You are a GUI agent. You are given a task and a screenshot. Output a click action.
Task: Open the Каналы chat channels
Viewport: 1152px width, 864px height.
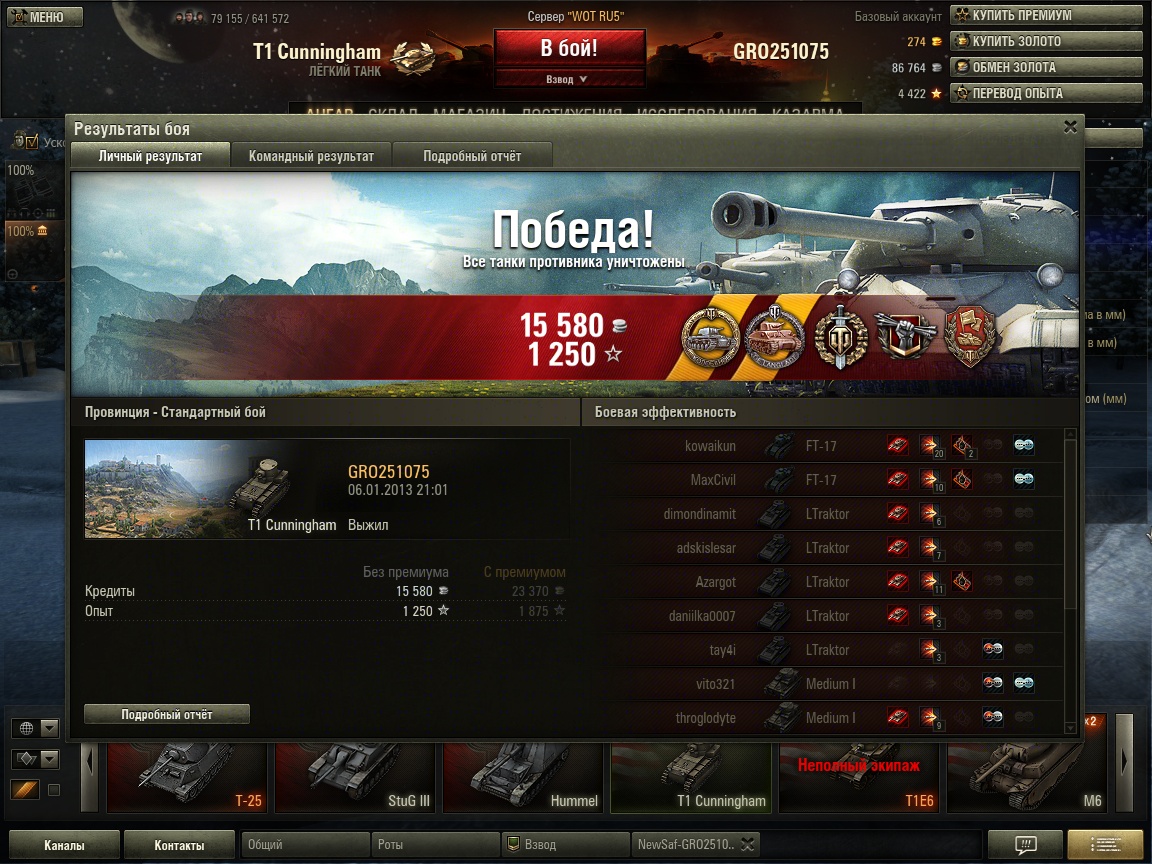tap(64, 845)
